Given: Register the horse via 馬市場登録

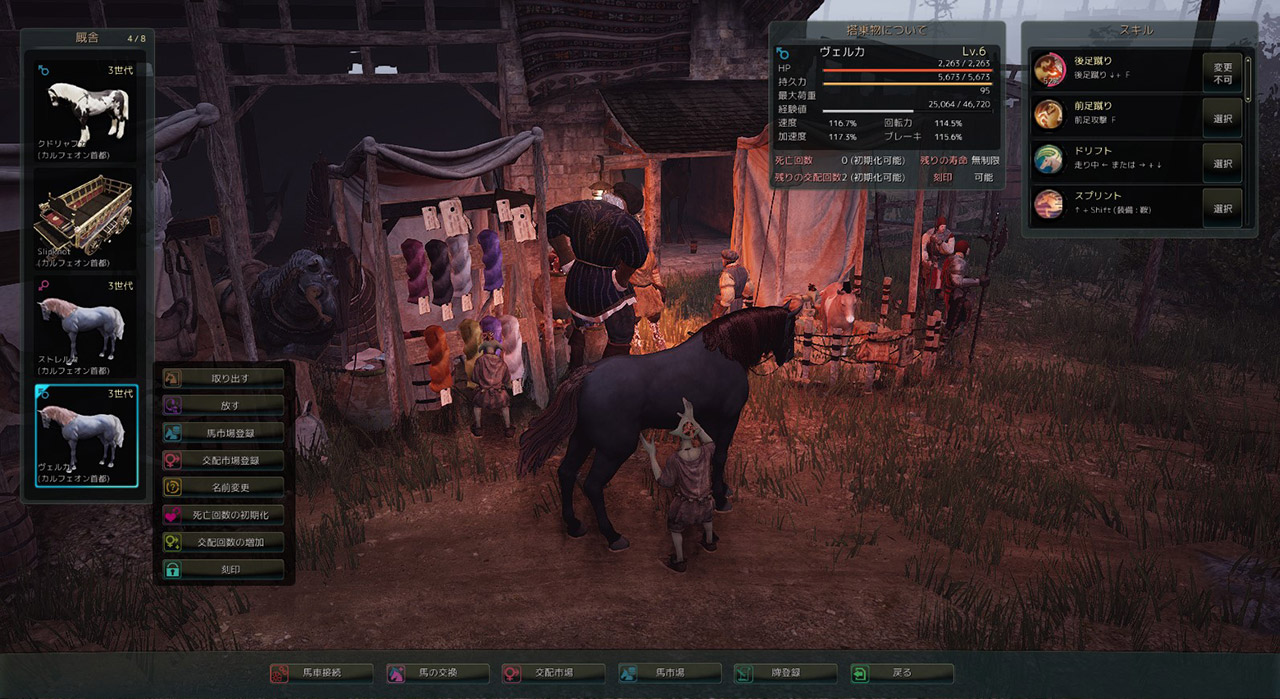Looking at the screenshot, I should [223, 433].
